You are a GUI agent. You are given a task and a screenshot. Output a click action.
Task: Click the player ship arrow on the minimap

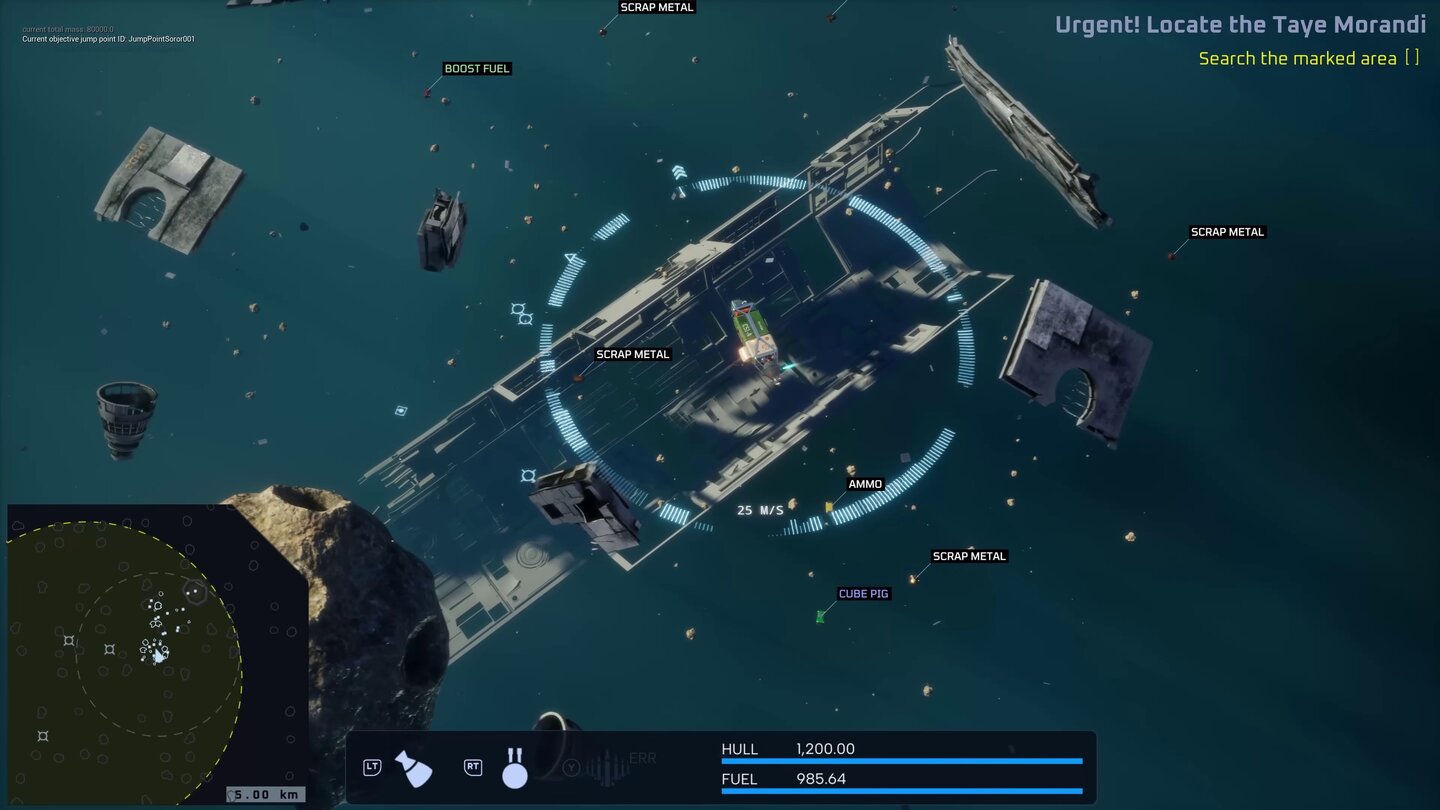coord(158,656)
